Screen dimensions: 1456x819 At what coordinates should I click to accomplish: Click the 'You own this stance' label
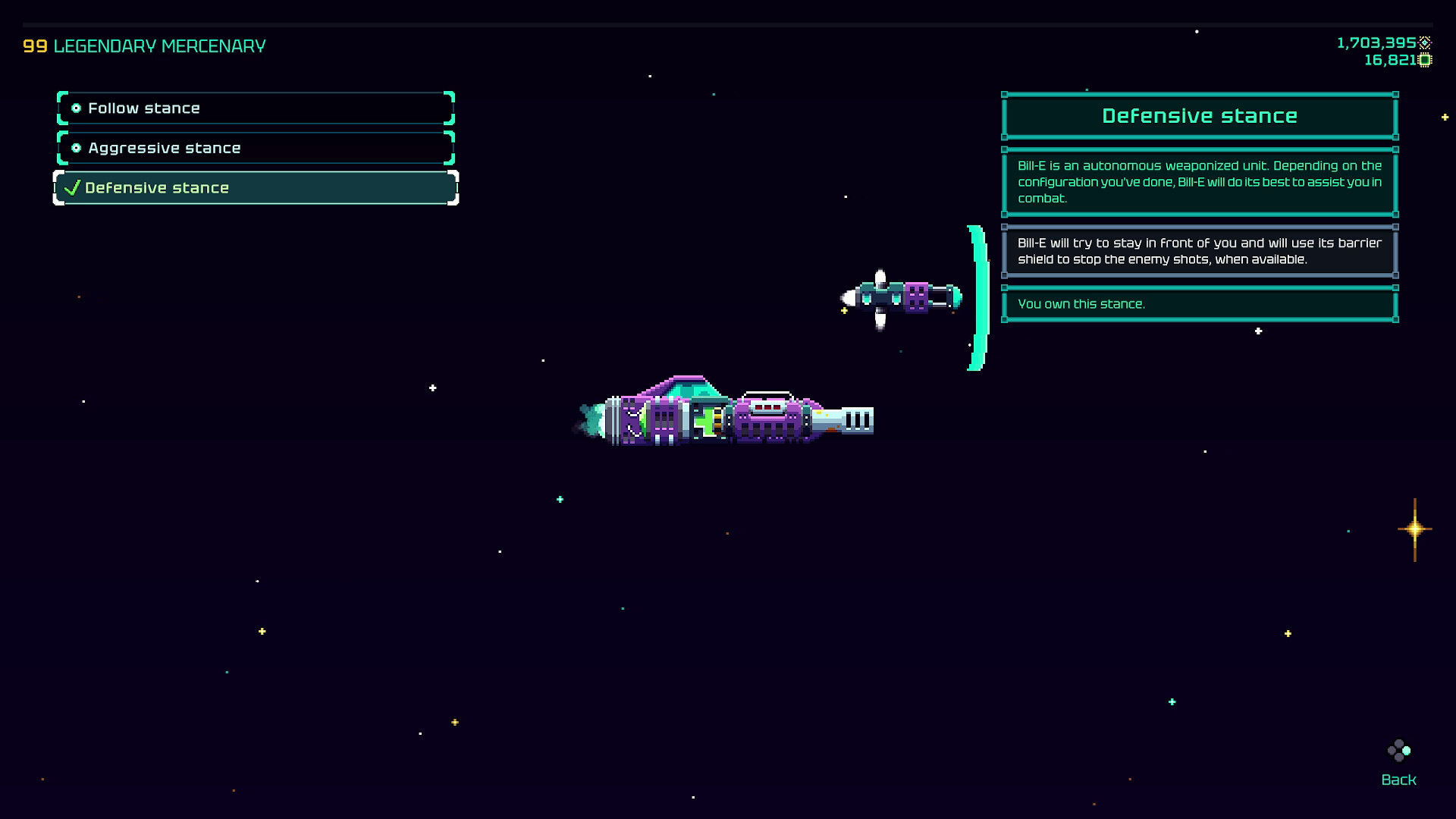(x=1082, y=303)
